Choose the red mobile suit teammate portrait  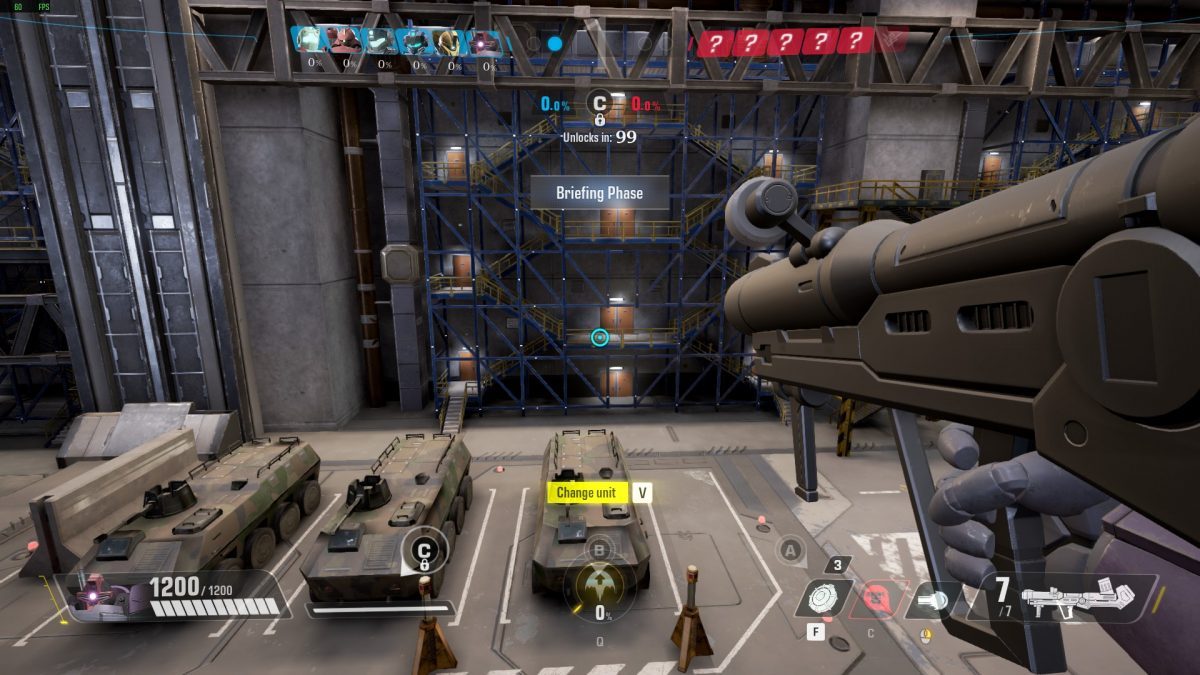346,42
